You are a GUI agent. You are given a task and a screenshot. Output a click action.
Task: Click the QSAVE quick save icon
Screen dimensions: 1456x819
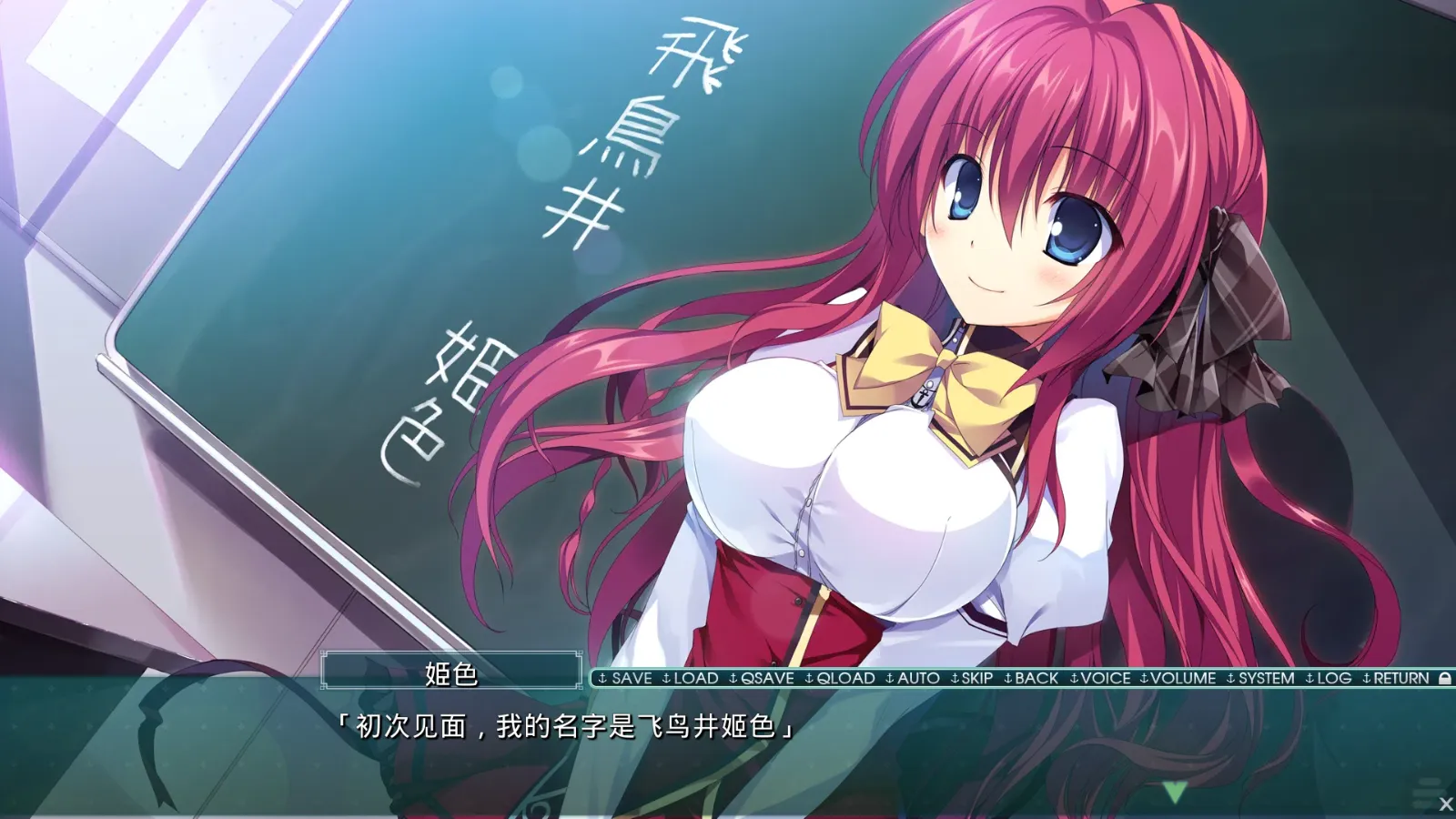pos(768,679)
